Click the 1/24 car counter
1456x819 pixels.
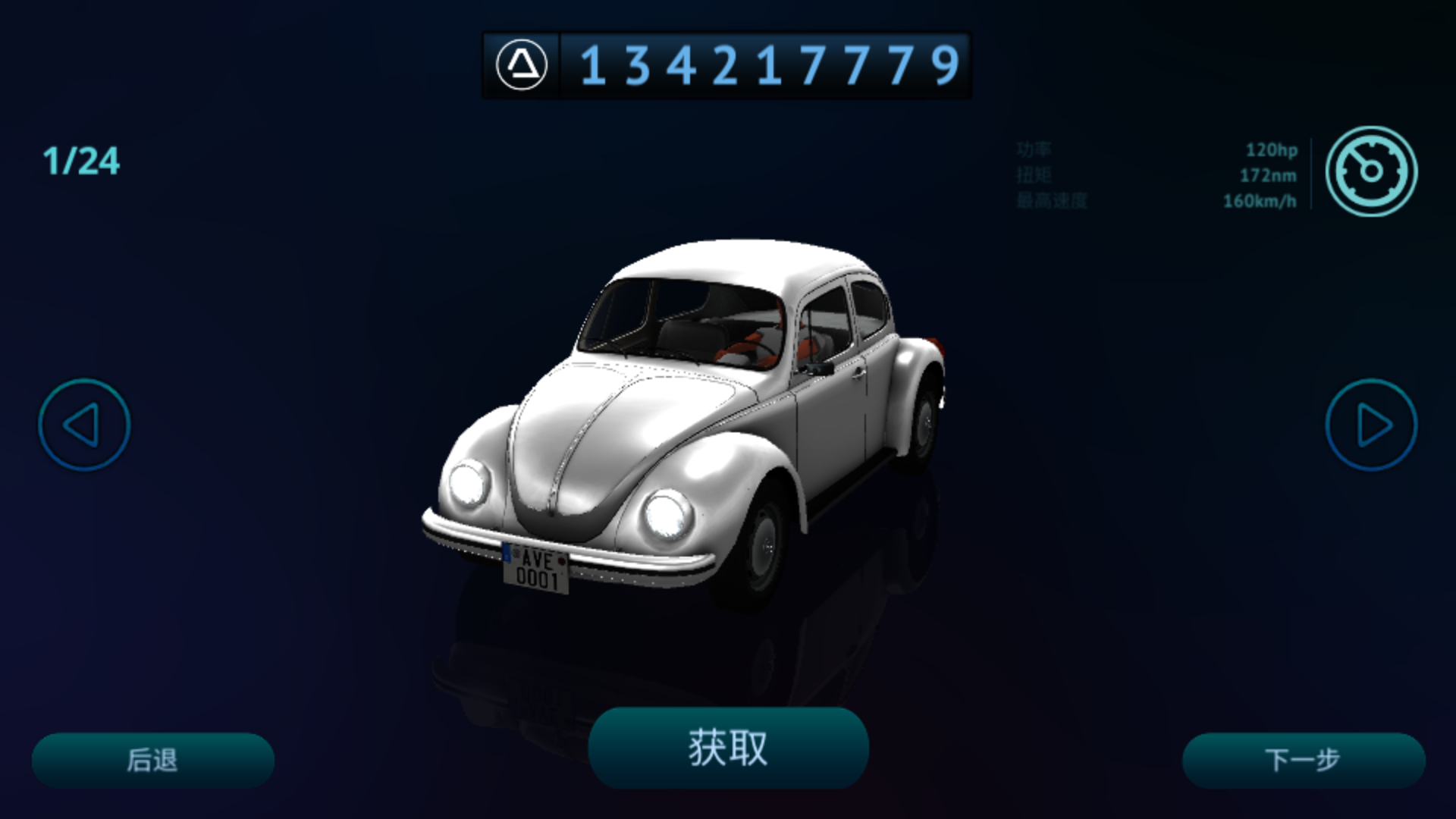pyautogui.click(x=81, y=159)
